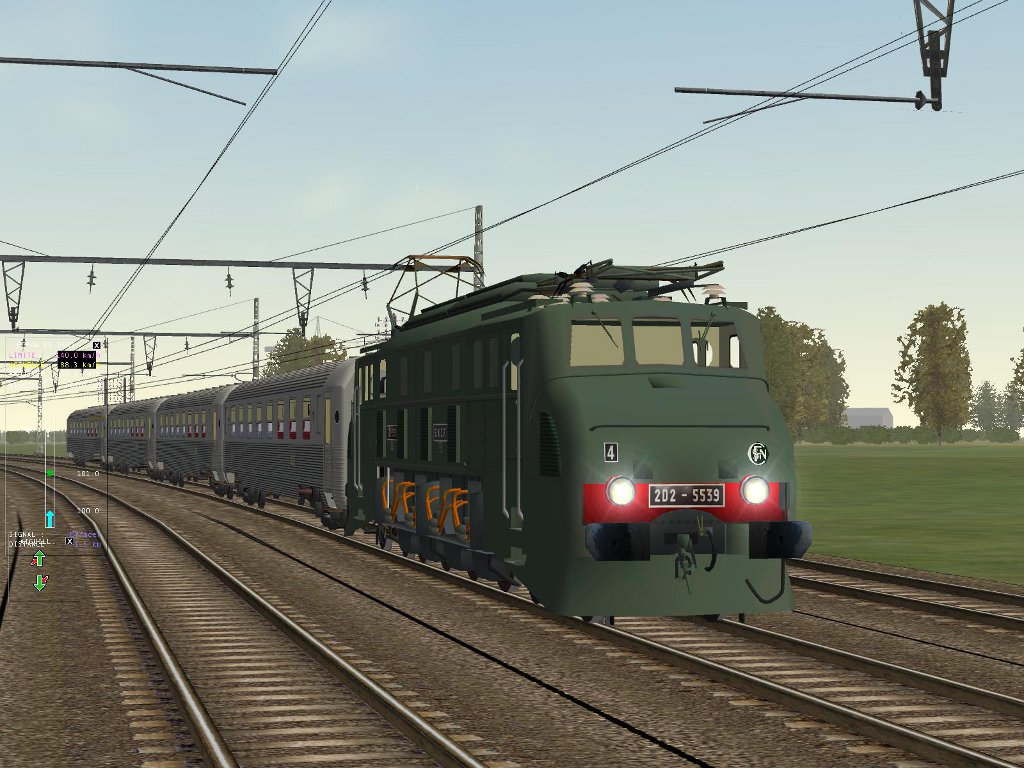
Task: Click the X beside the signal distance readout
Action: coord(69,541)
